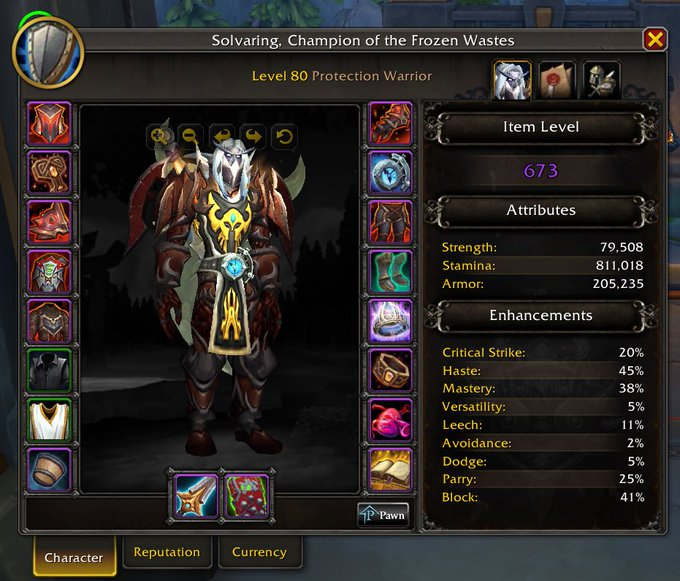Select the red spiked shield off-hand slot
680x581 pixels.
(x=246, y=496)
